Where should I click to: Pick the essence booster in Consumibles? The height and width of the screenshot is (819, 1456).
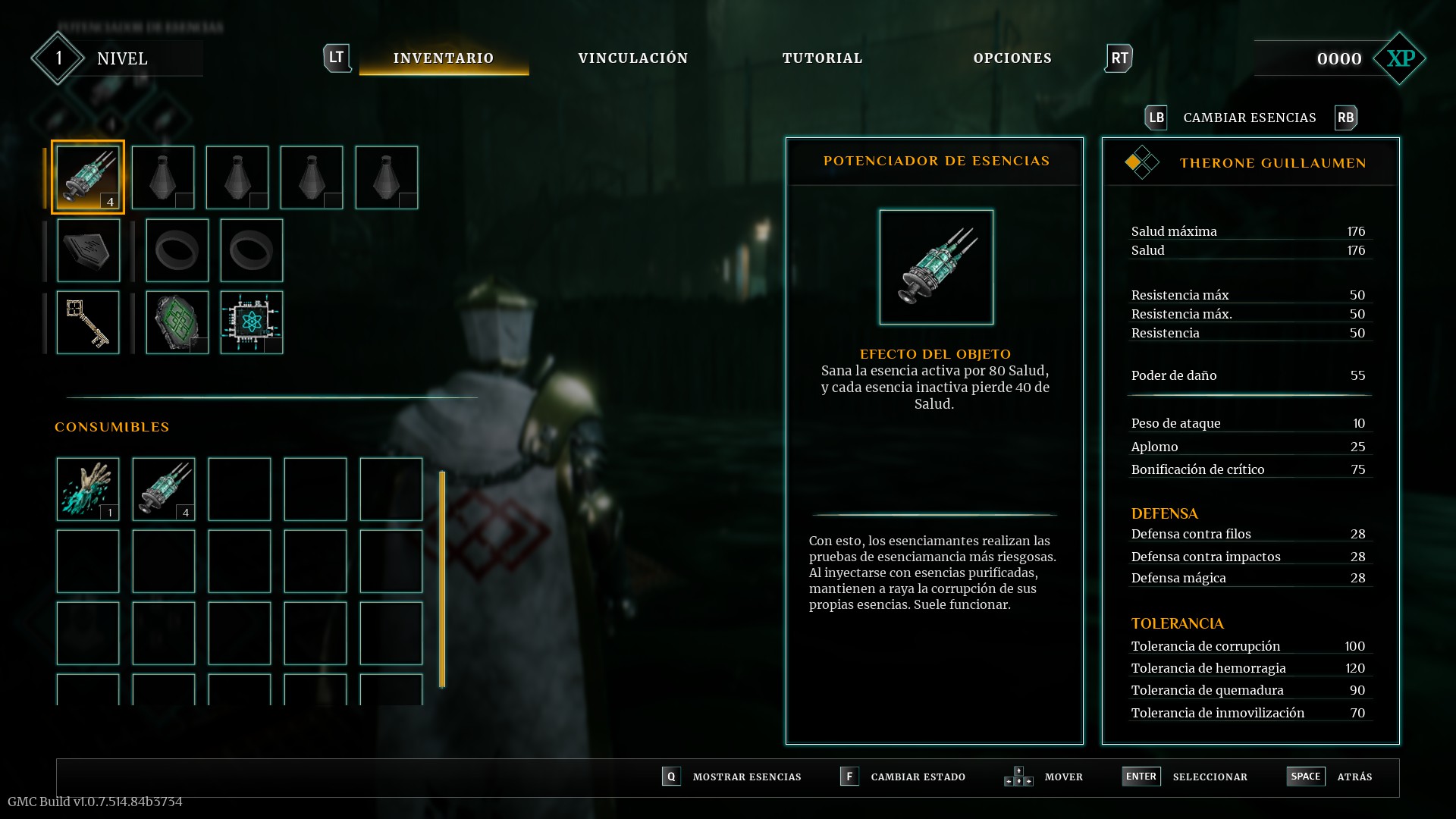164,489
